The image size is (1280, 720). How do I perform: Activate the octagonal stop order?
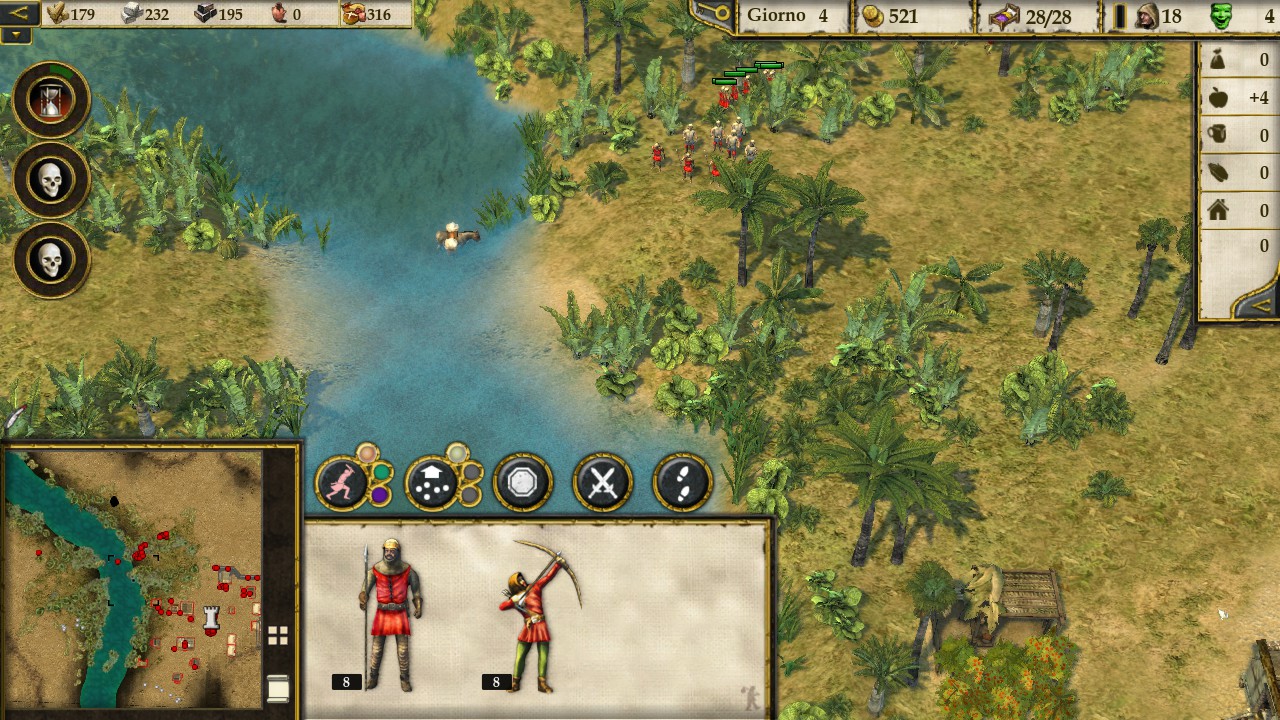click(x=522, y=484)
